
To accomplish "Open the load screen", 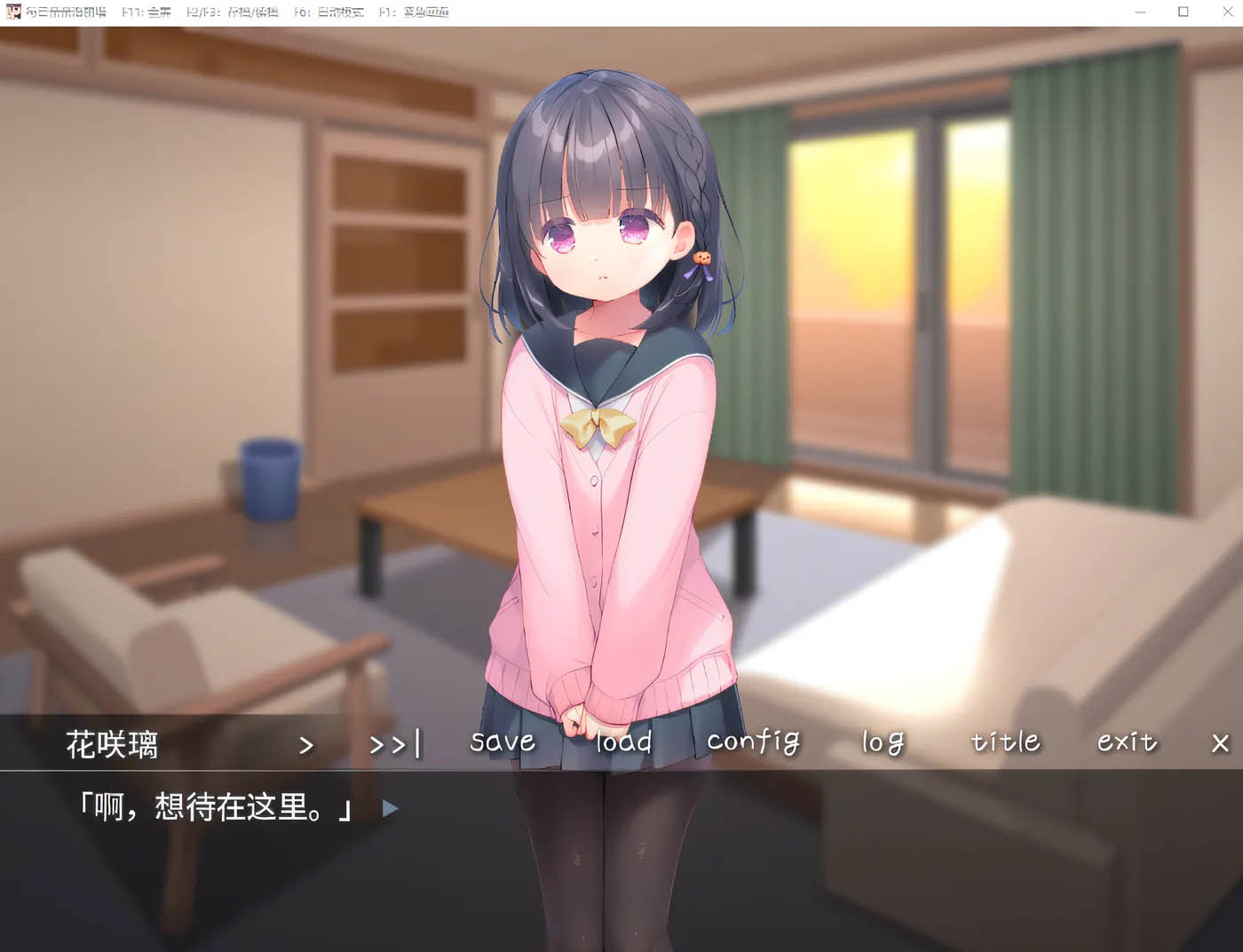I will (623, 742).
